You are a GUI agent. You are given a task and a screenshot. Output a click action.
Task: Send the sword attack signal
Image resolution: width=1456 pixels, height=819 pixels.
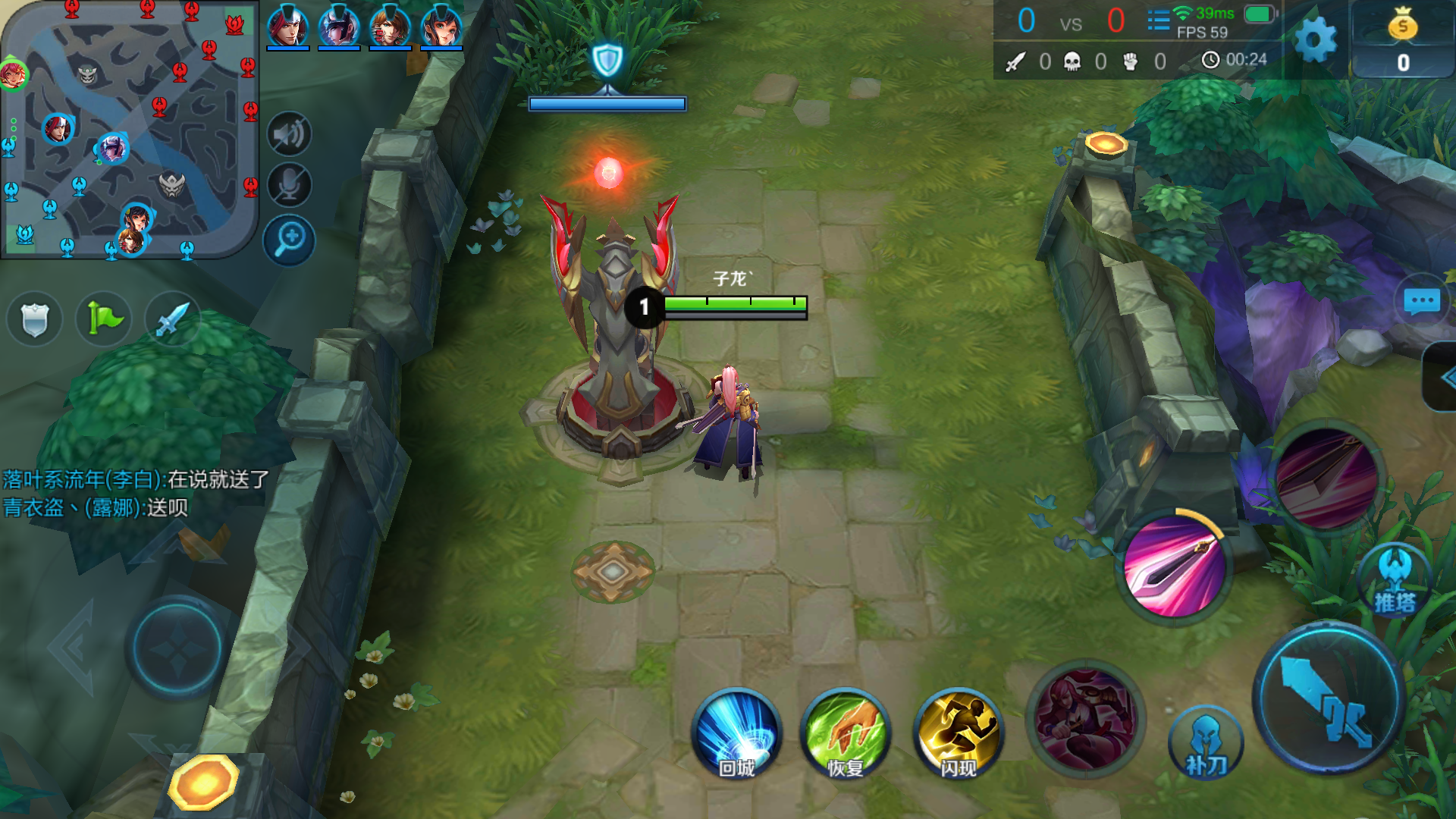coord(173,318)
